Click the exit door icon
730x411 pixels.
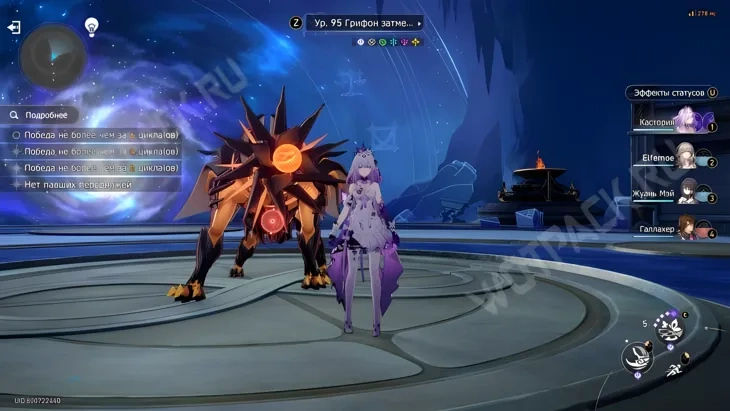[14, 28]
